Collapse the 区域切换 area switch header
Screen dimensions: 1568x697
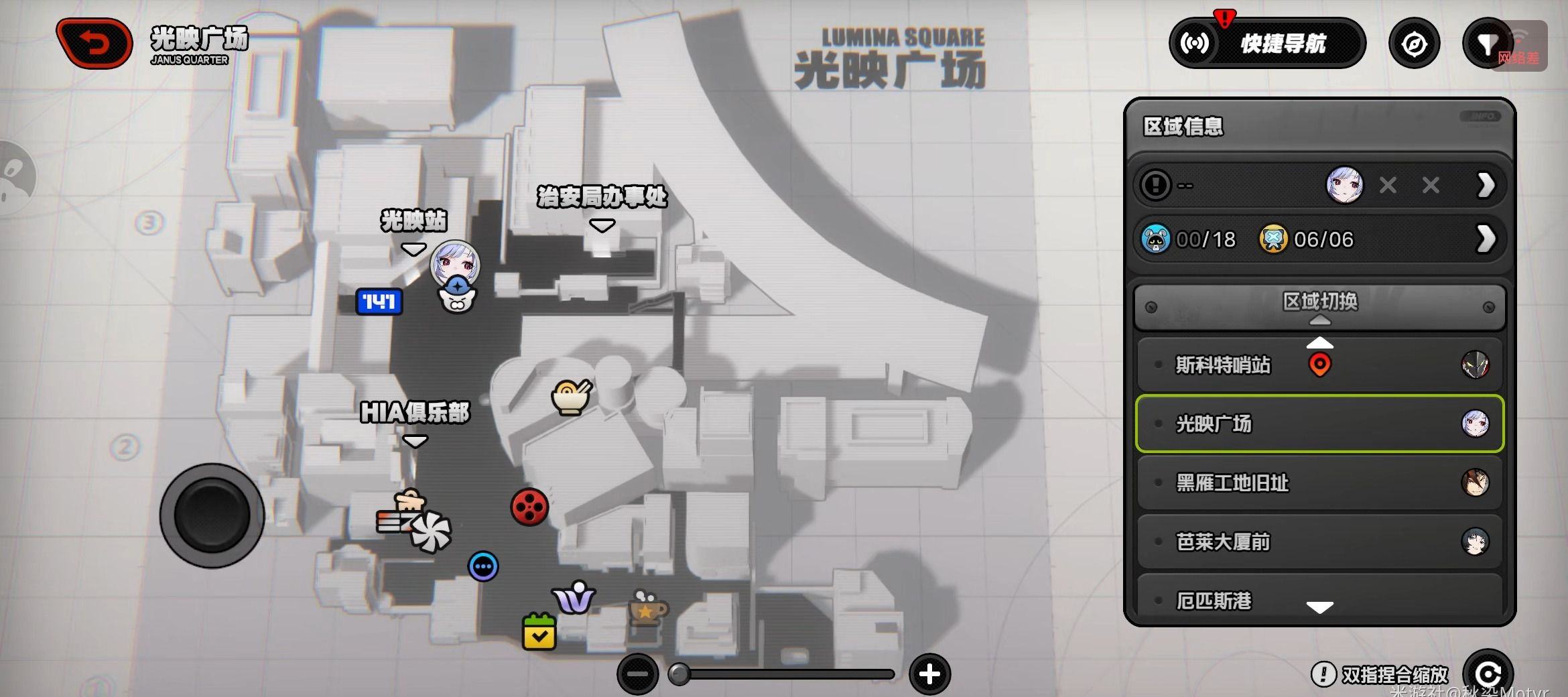click(1319, 307)
